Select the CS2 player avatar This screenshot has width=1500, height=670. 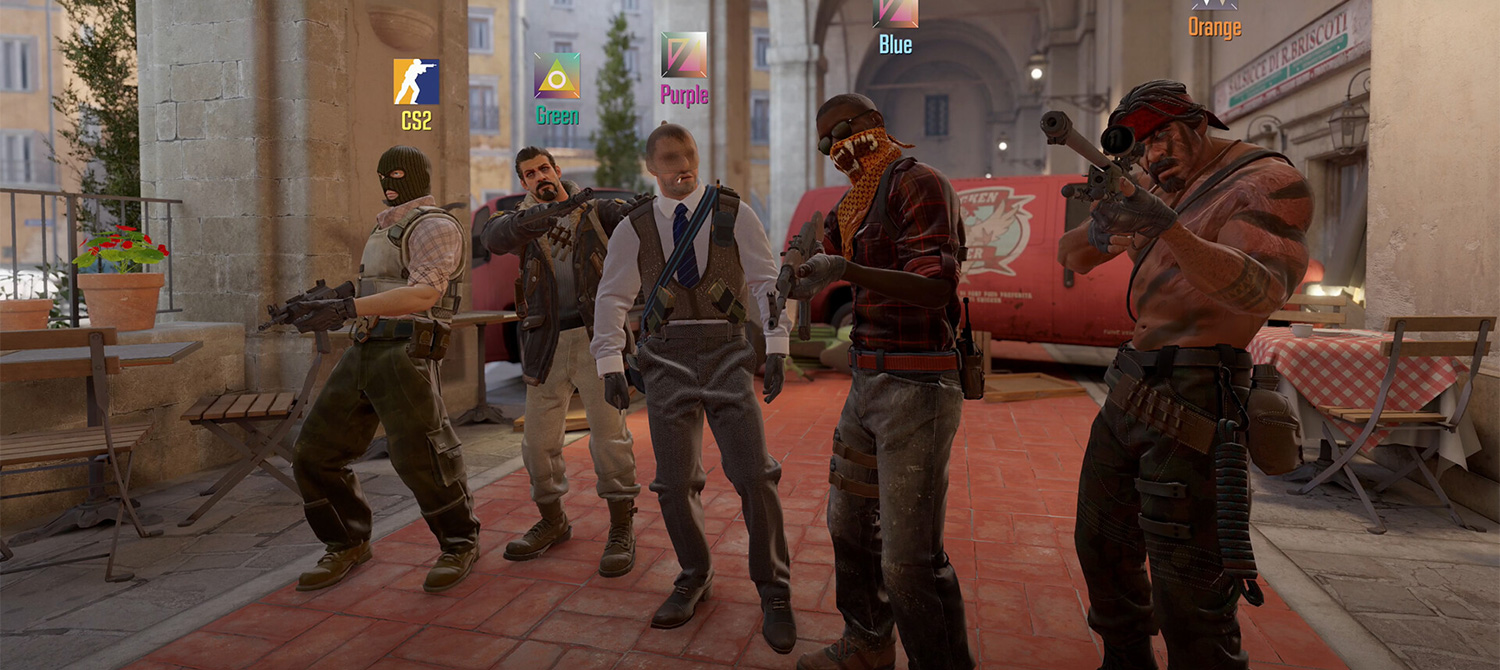coord(416,82)
